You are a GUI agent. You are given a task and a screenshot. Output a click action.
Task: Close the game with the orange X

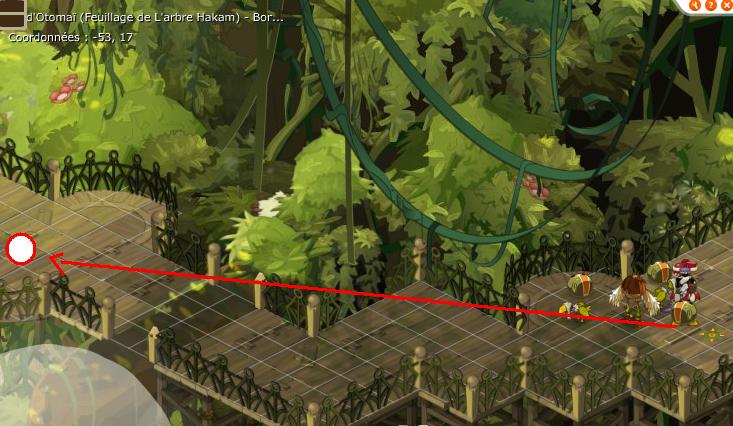[727, 4]
